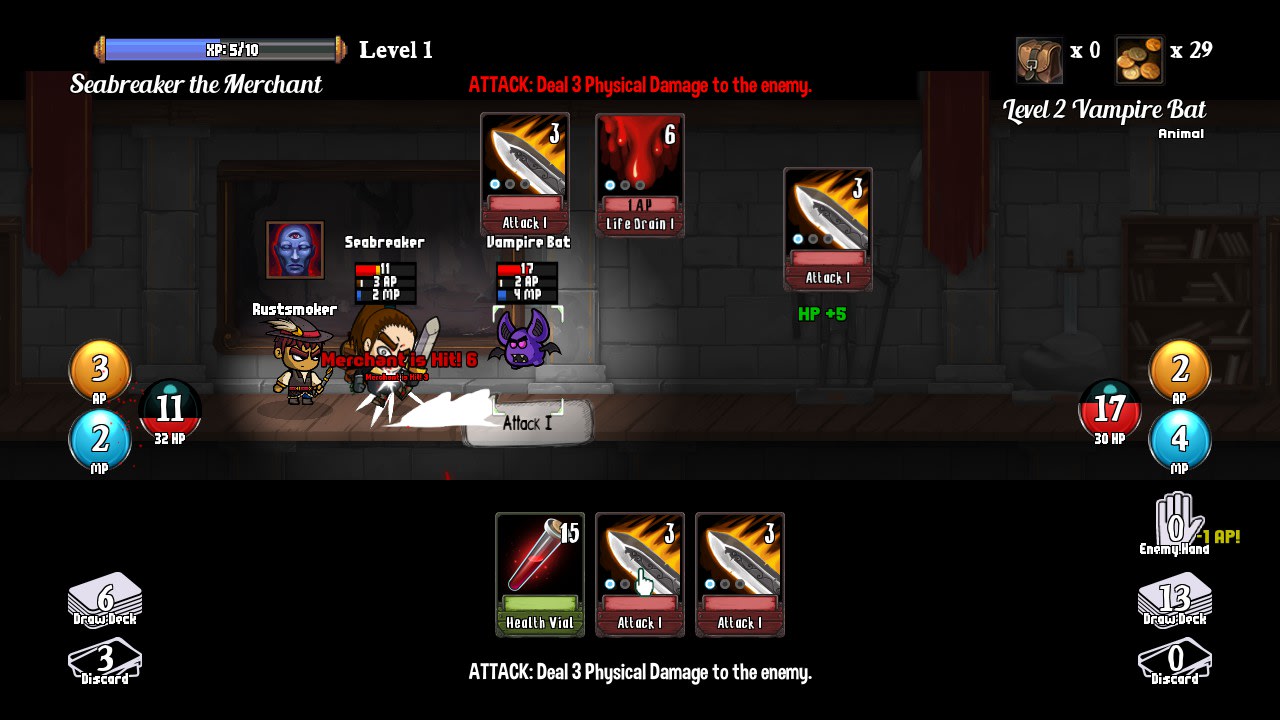Select the Vampire Bat enemy sprite
1280x720 pixels.
click(x=524, y=347)
